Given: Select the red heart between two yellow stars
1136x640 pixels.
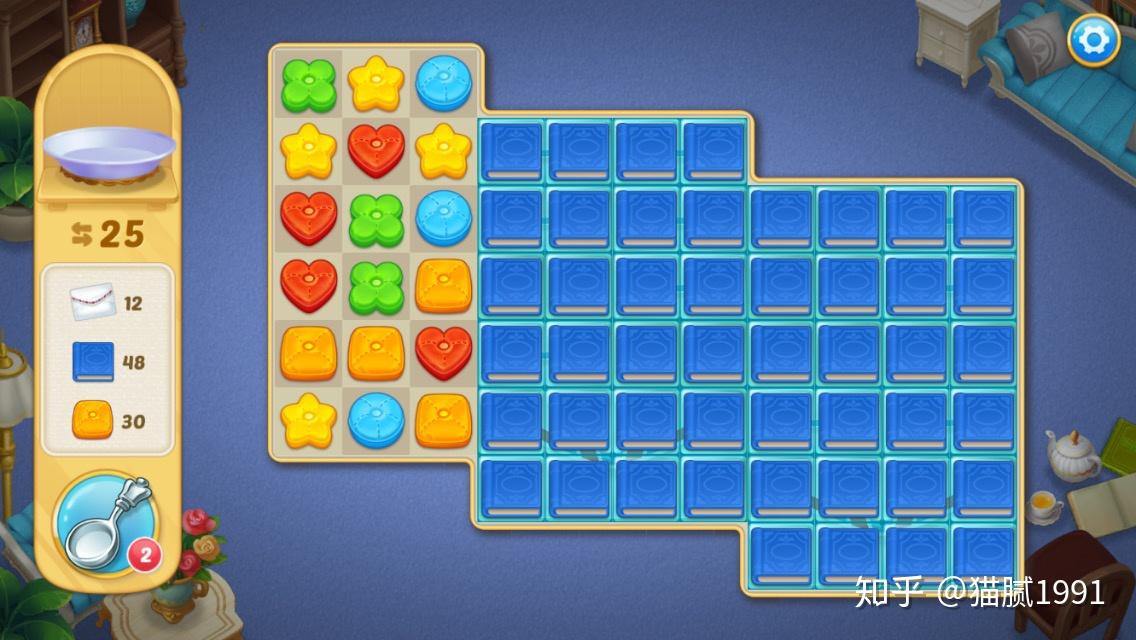Looking at the screenshot, I should (x=376, y=152).
